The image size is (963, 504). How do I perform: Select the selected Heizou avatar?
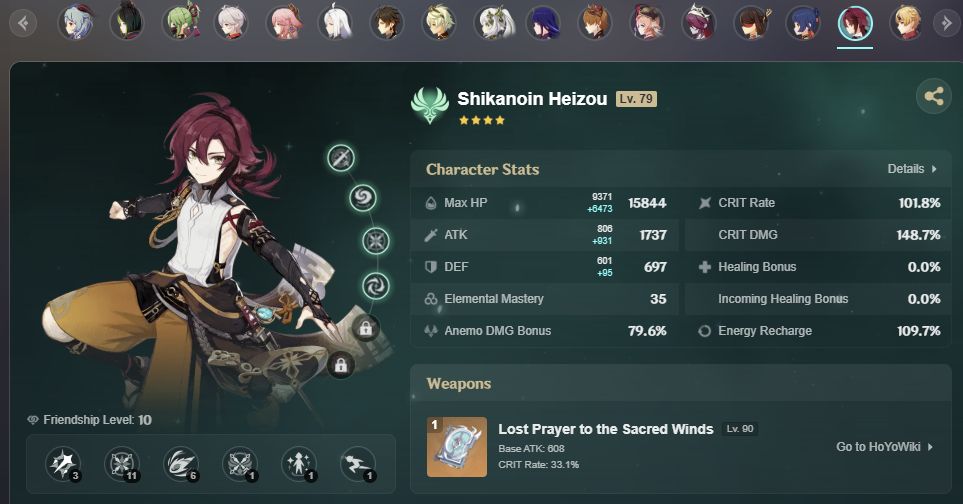coord(854,21)
